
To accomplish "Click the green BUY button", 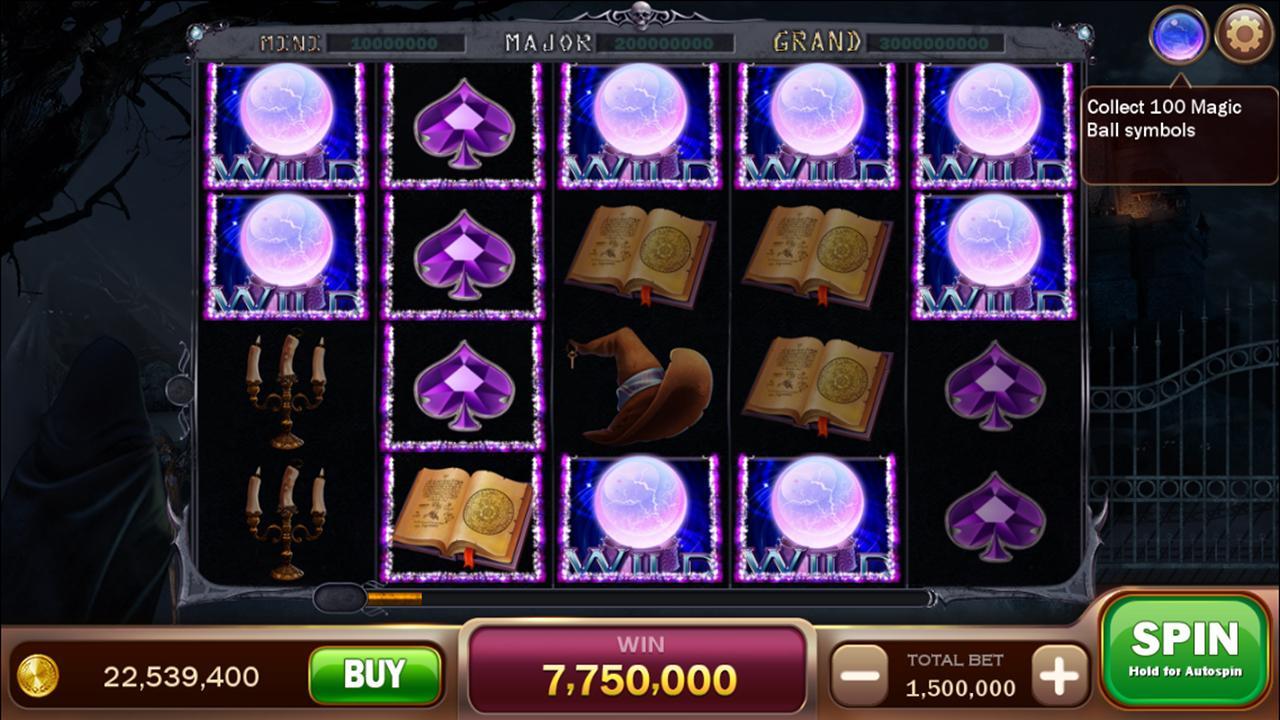I will (377, 677).
